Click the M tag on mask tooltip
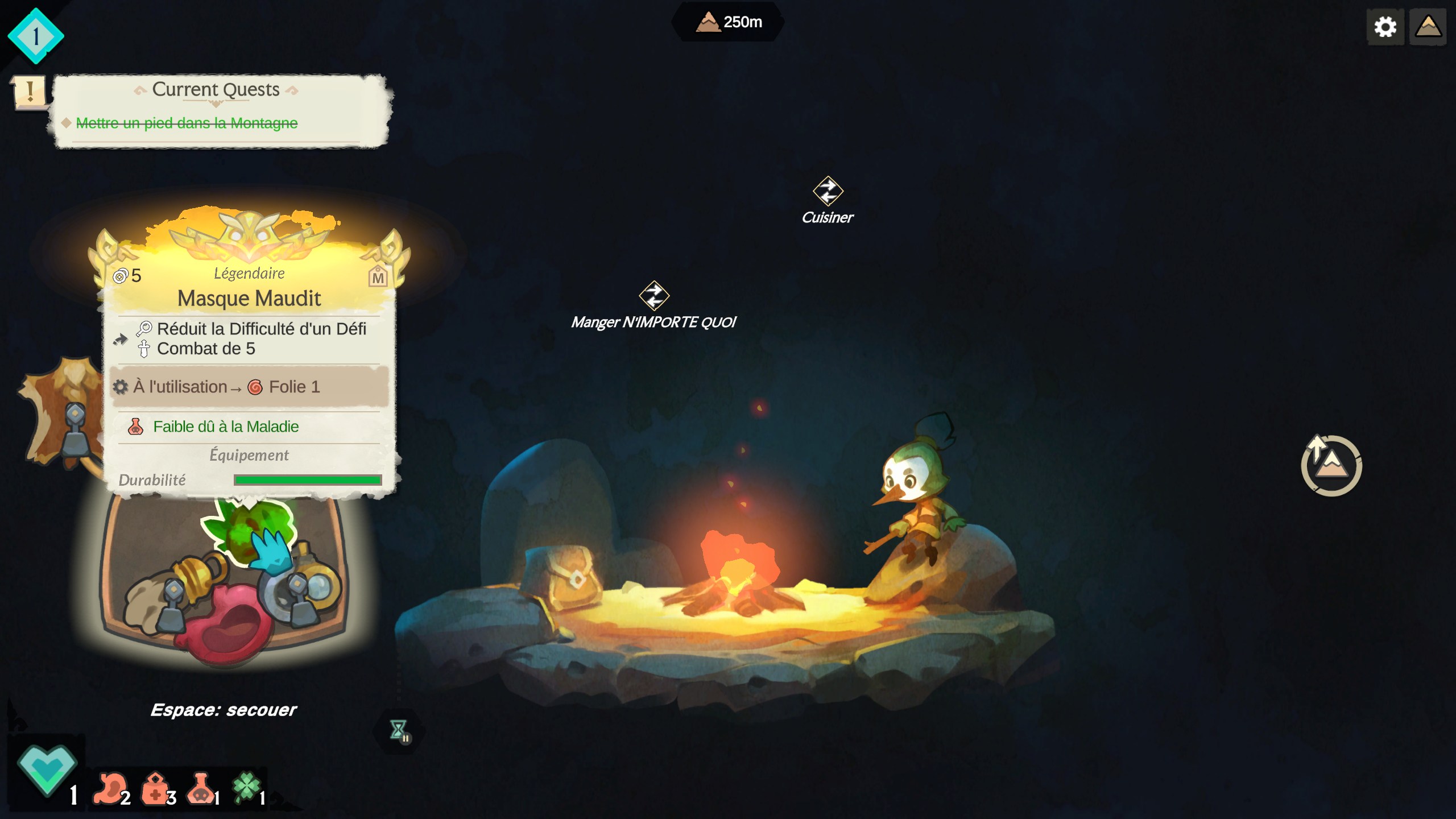This screenshot has width=1456, height=819. [378, 277]
